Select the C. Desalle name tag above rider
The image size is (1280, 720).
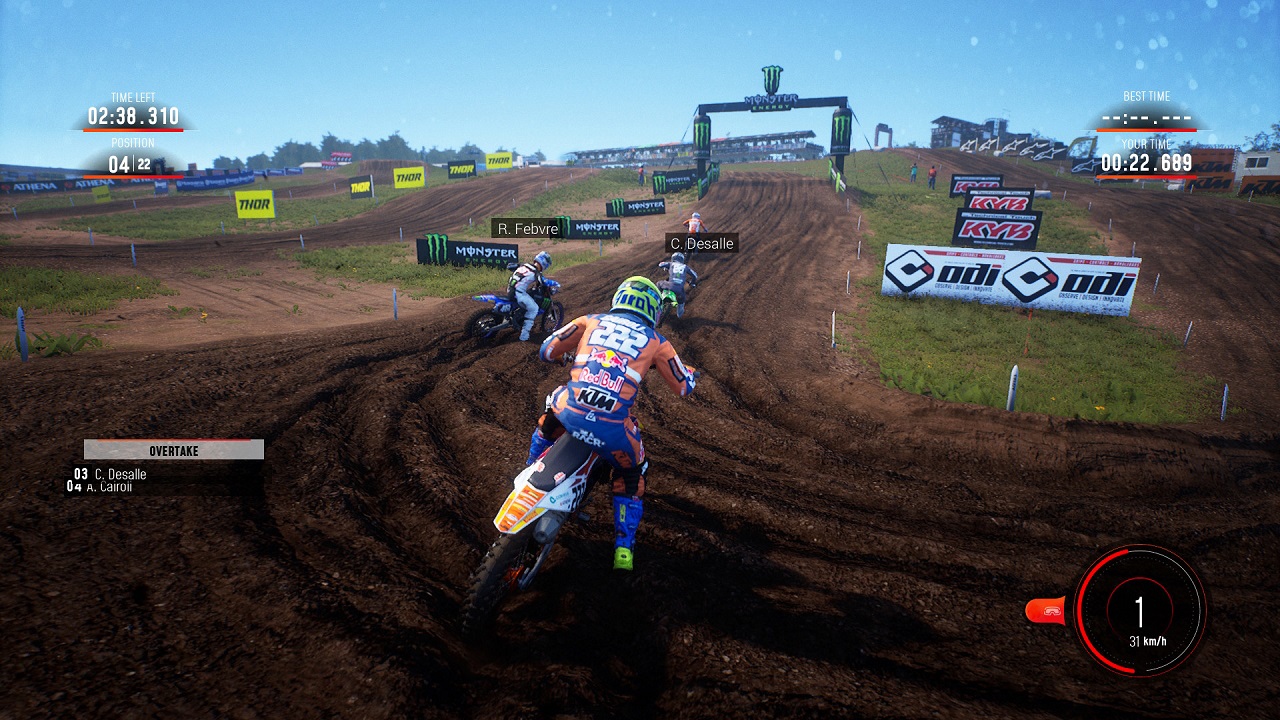coord(701,243)
